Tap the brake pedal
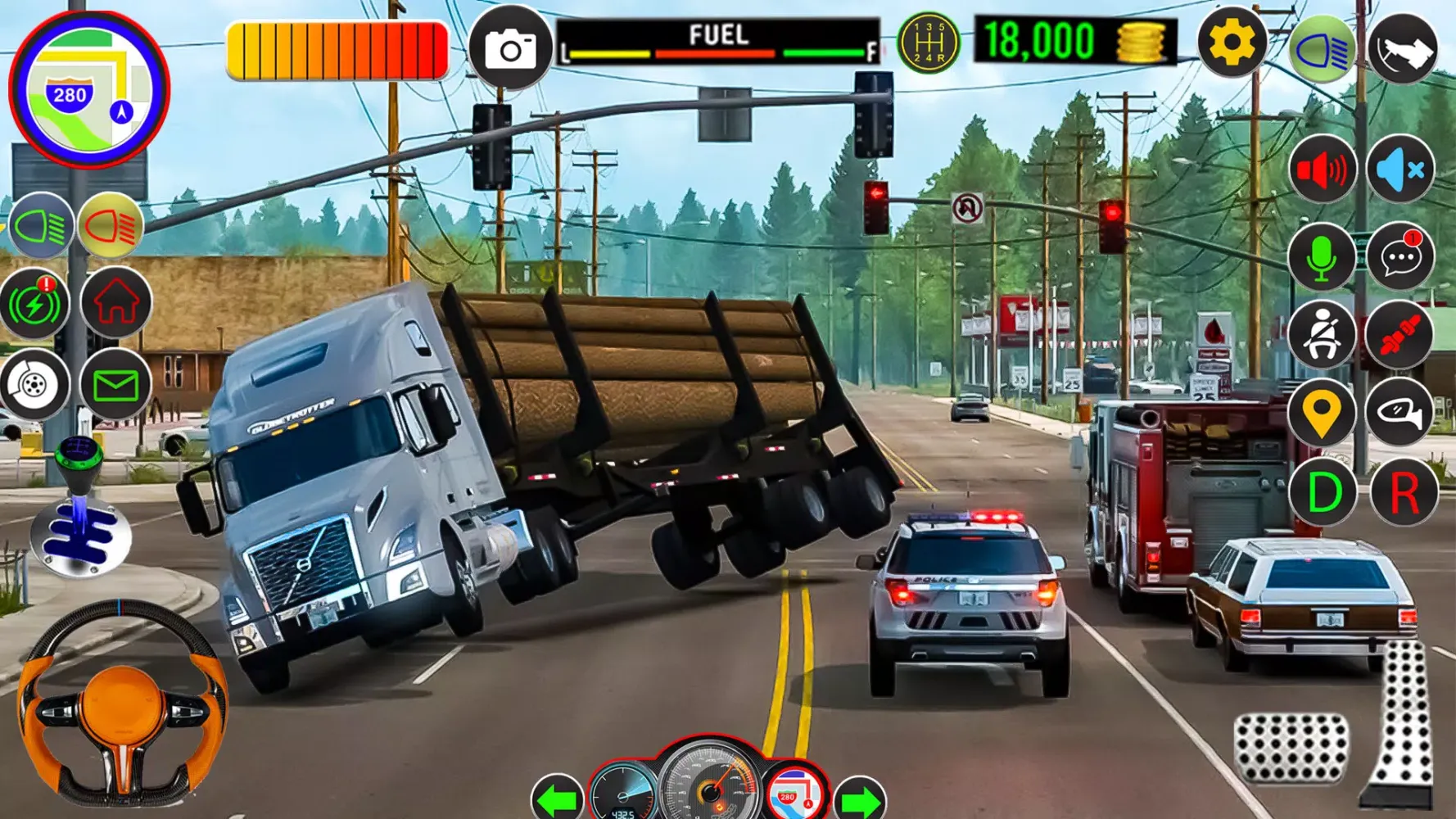The height and width of the screenshot is (819, 1456). click(x=1290, y=747)
